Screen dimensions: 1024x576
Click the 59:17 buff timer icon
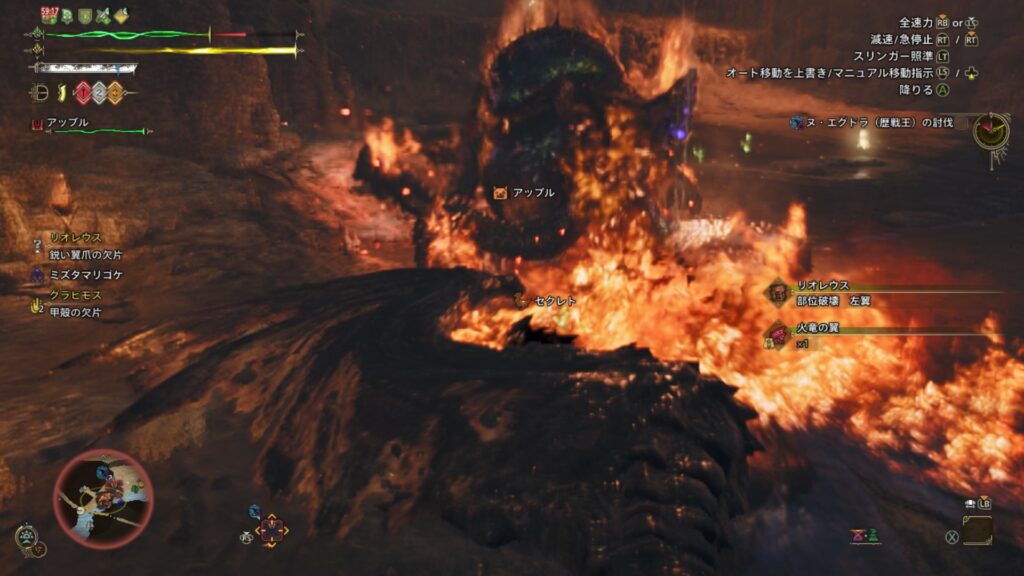tap(50, 14)
